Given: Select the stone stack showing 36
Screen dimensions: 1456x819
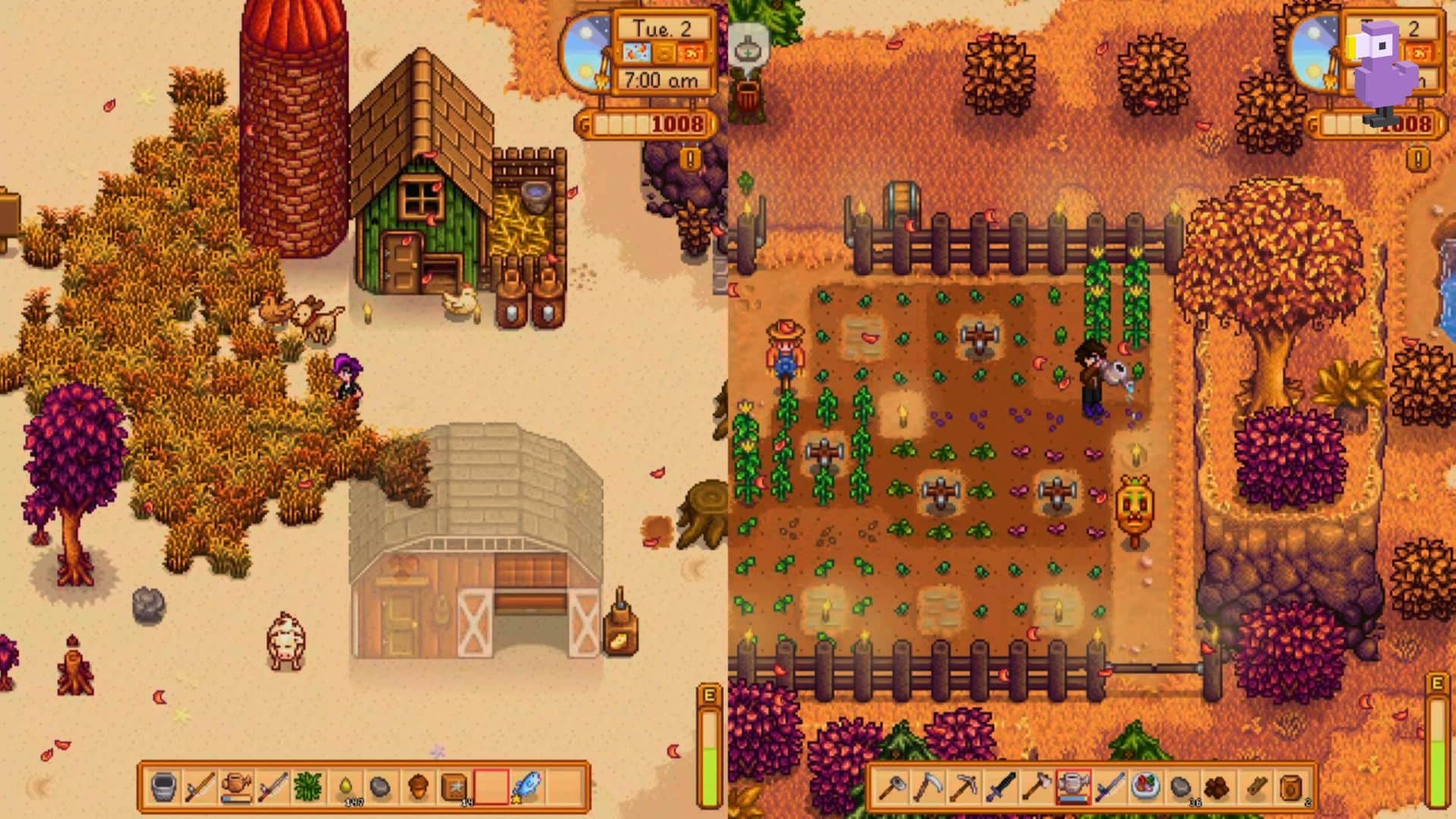Looking at the screenshot, I should 1181,789.
